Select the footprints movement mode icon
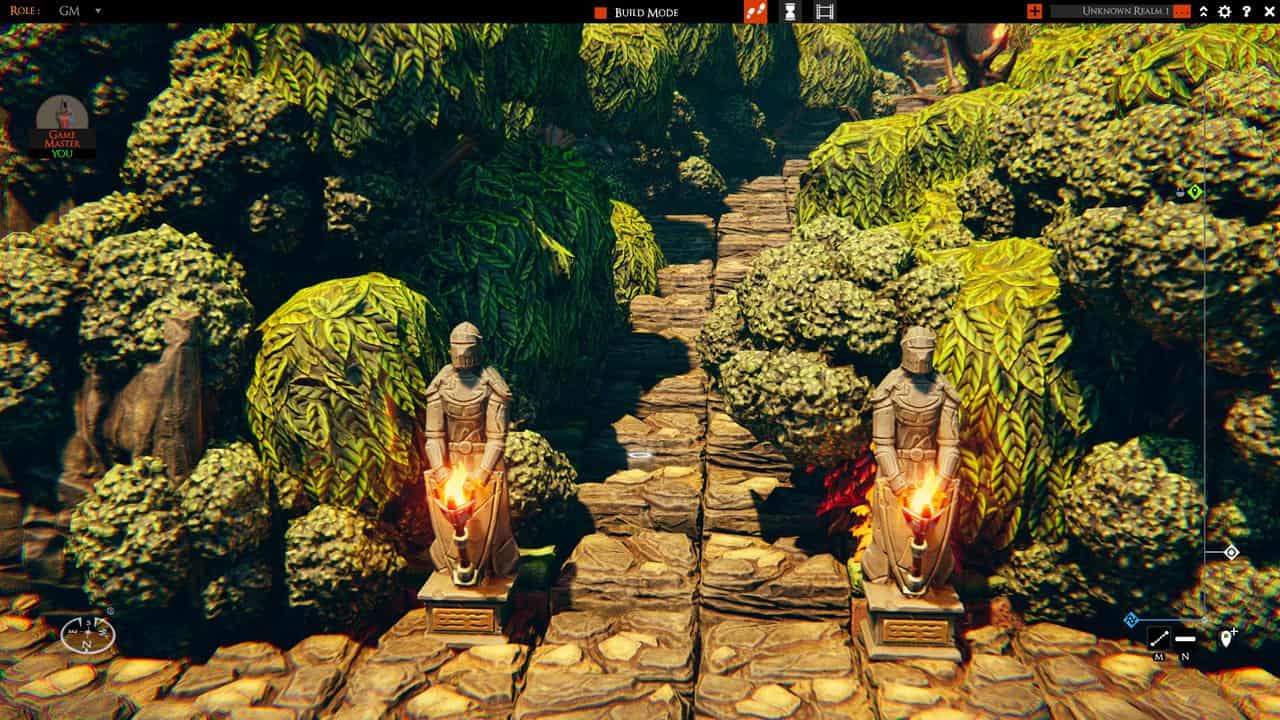The image size is (1280, 720). (x=754, y=13)
